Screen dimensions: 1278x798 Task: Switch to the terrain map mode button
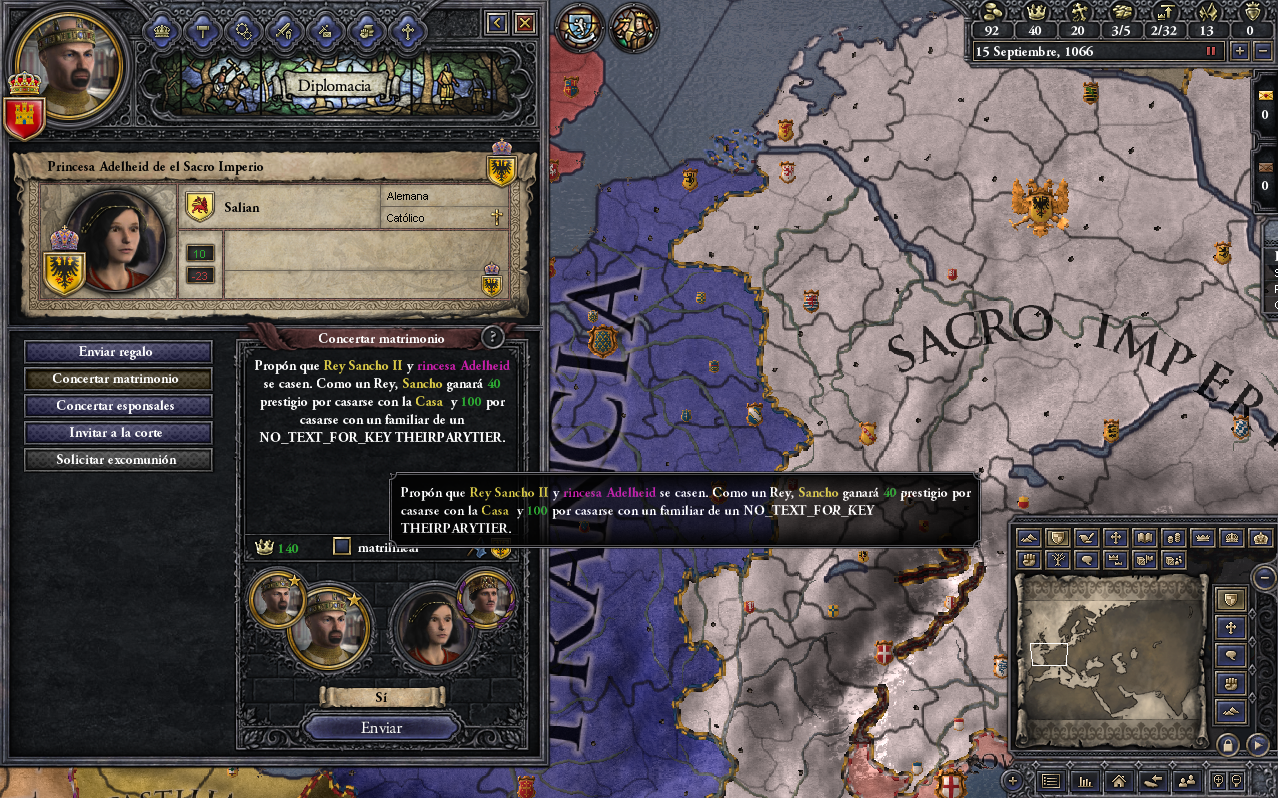(x=1027, y=539)
